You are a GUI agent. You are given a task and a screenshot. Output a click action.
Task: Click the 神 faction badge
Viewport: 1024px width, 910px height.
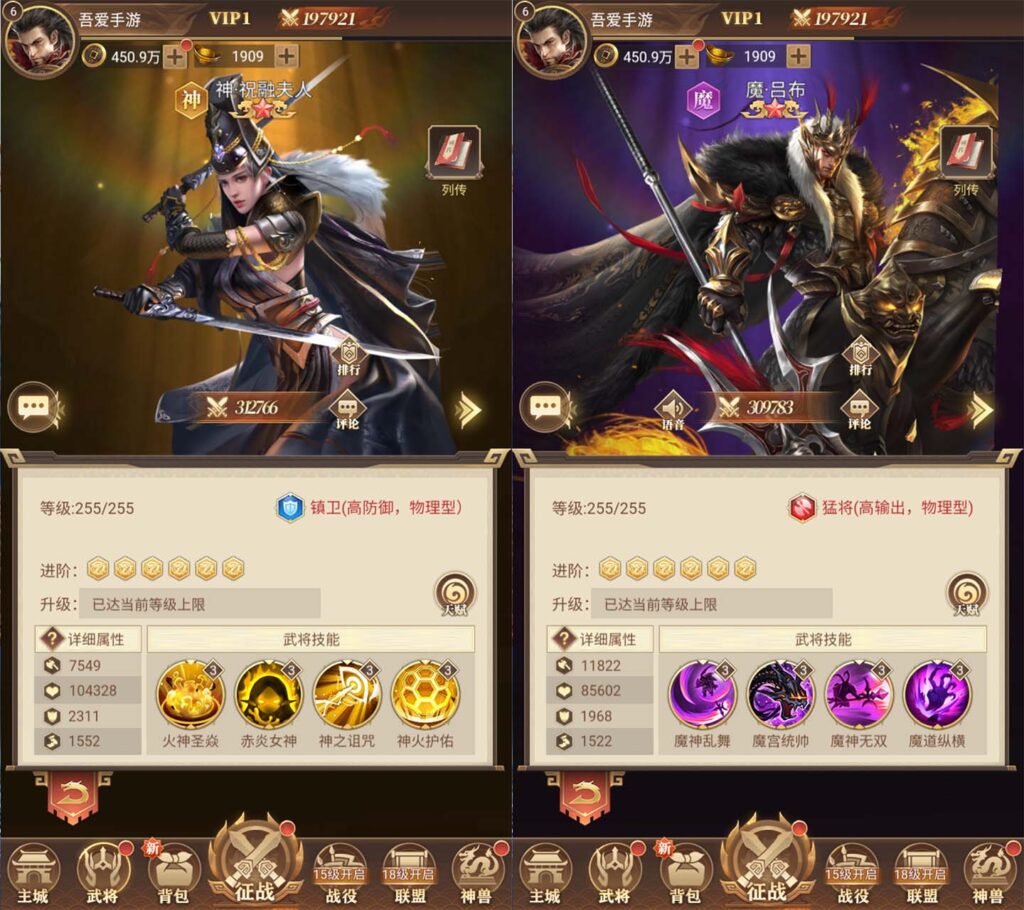coord(191,100)
